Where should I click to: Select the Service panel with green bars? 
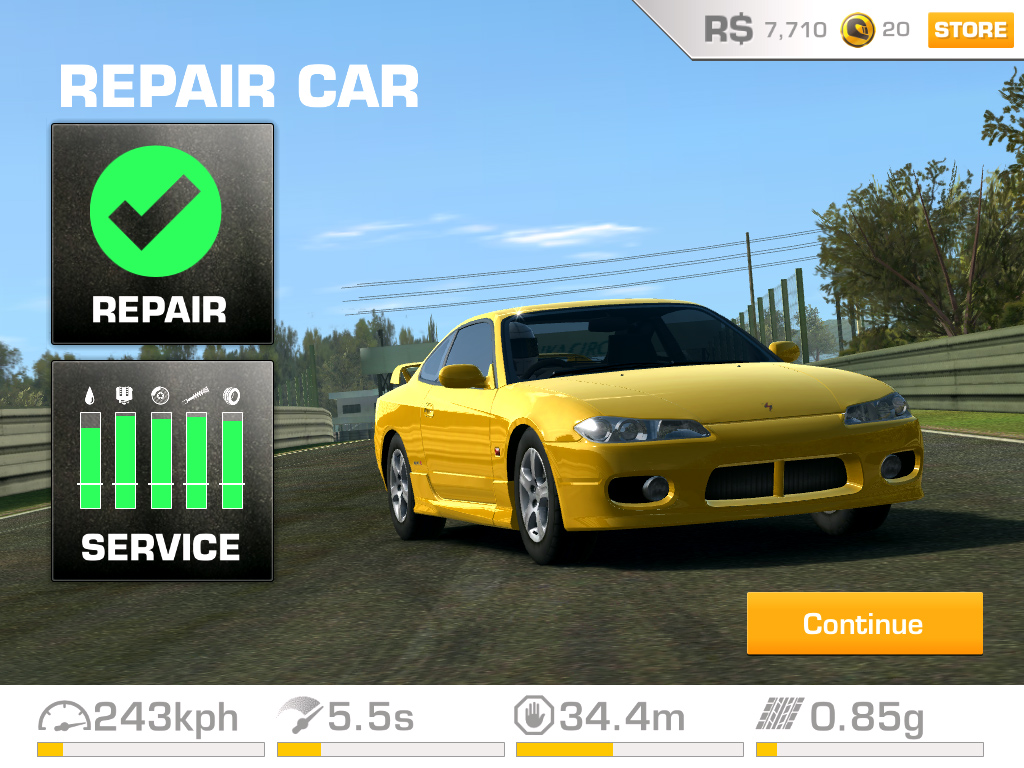tap(162, 470)
